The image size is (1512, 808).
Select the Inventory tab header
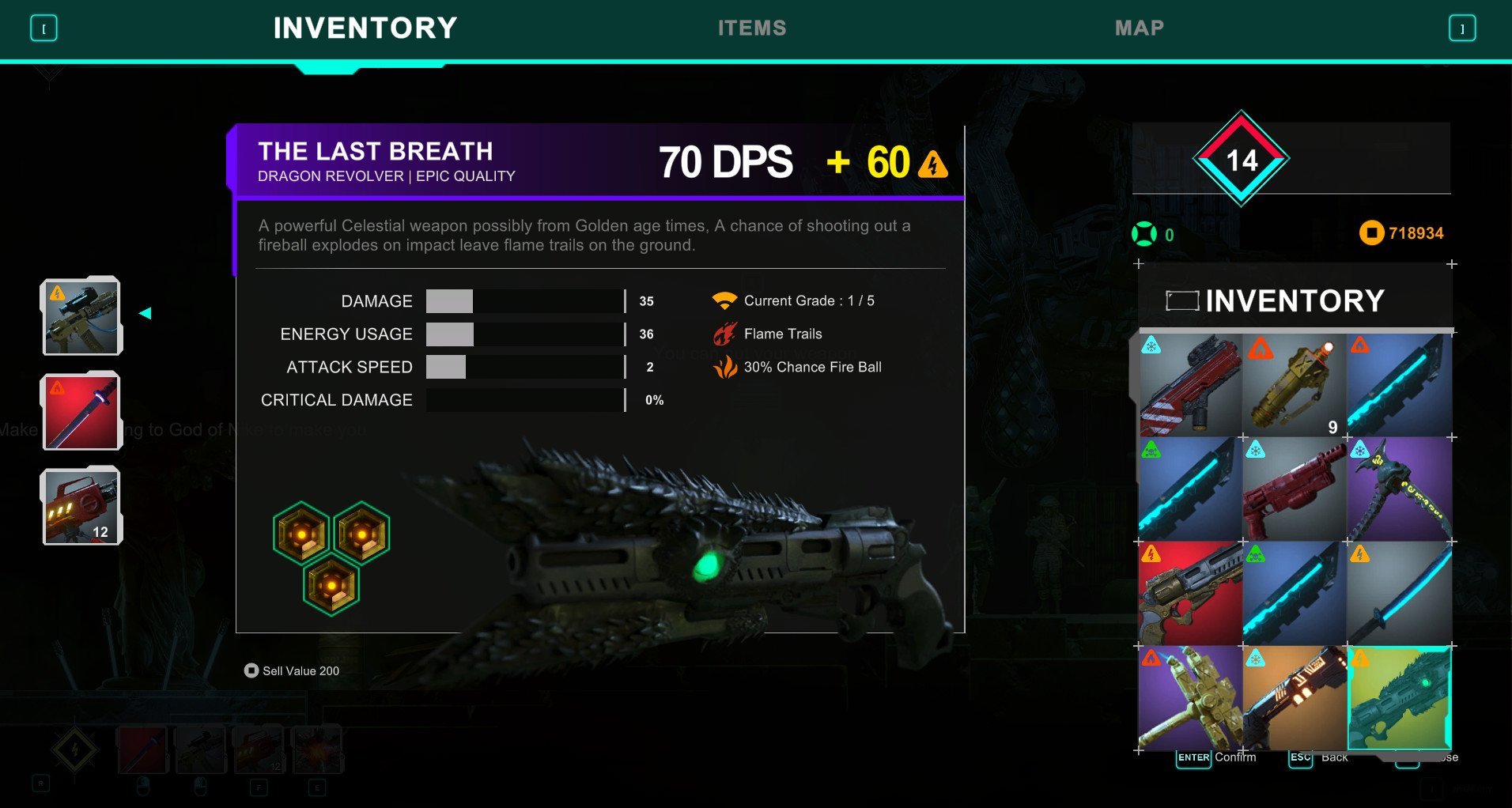click(365, 28)
